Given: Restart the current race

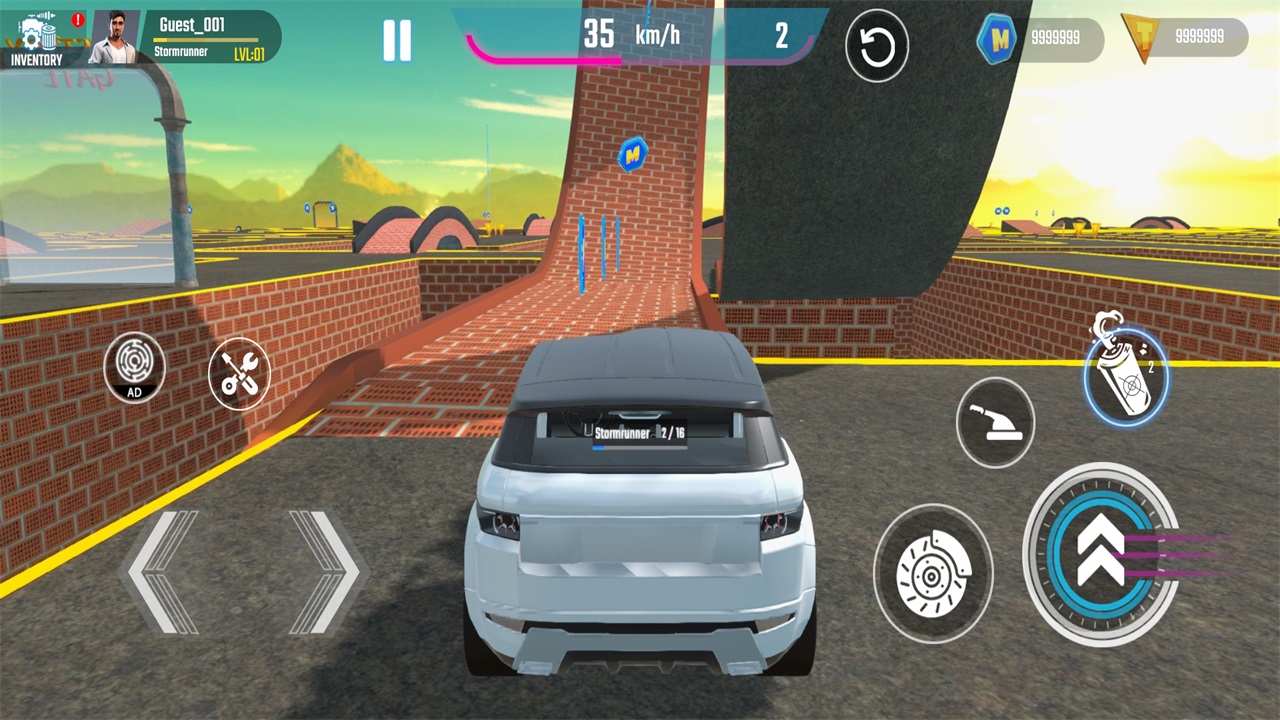Looking at the screenshot, I should coord(877,44).
